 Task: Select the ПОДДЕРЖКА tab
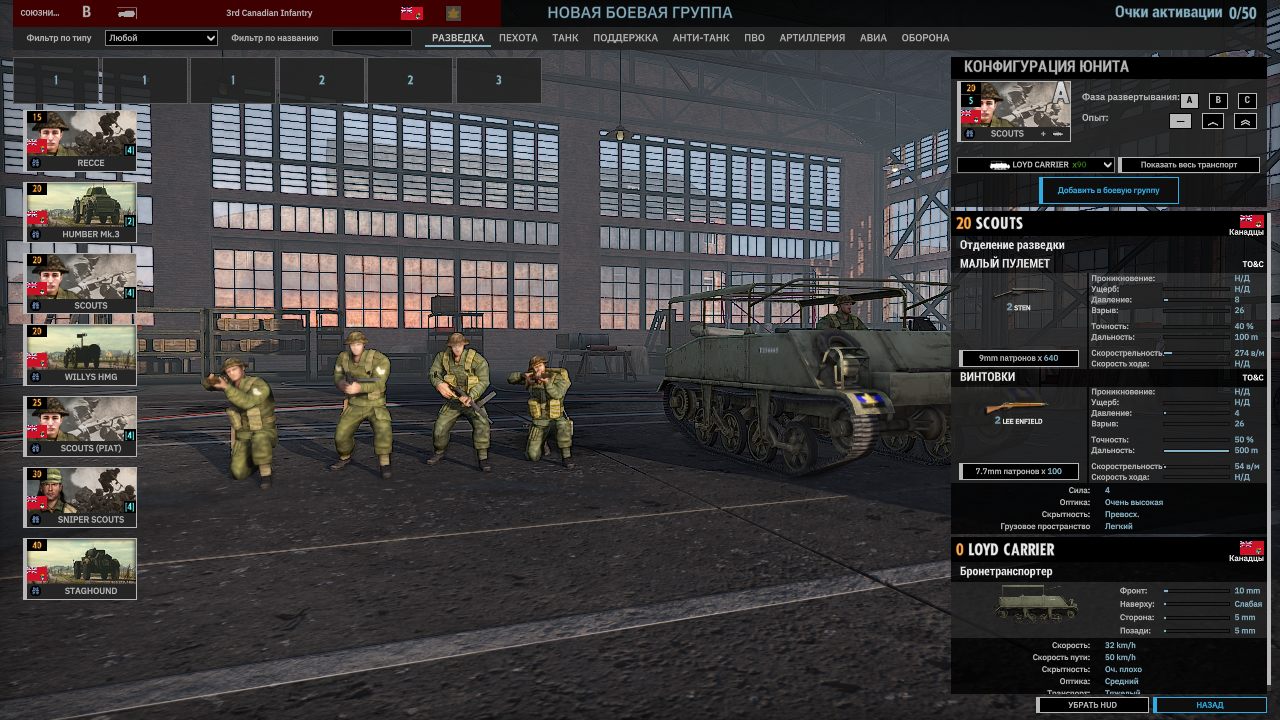[x=625, y=38]
